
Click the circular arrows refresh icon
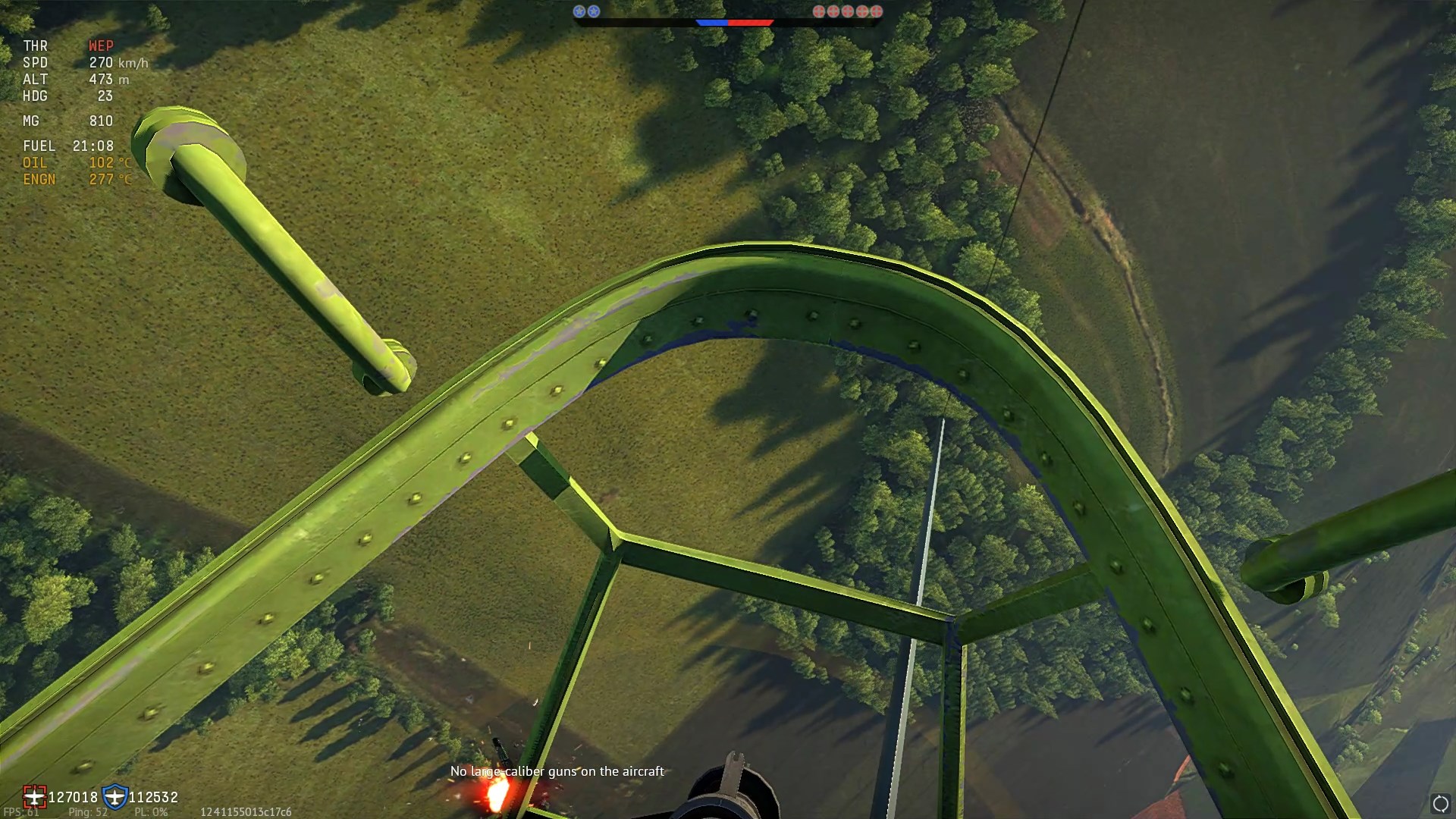1440,804
